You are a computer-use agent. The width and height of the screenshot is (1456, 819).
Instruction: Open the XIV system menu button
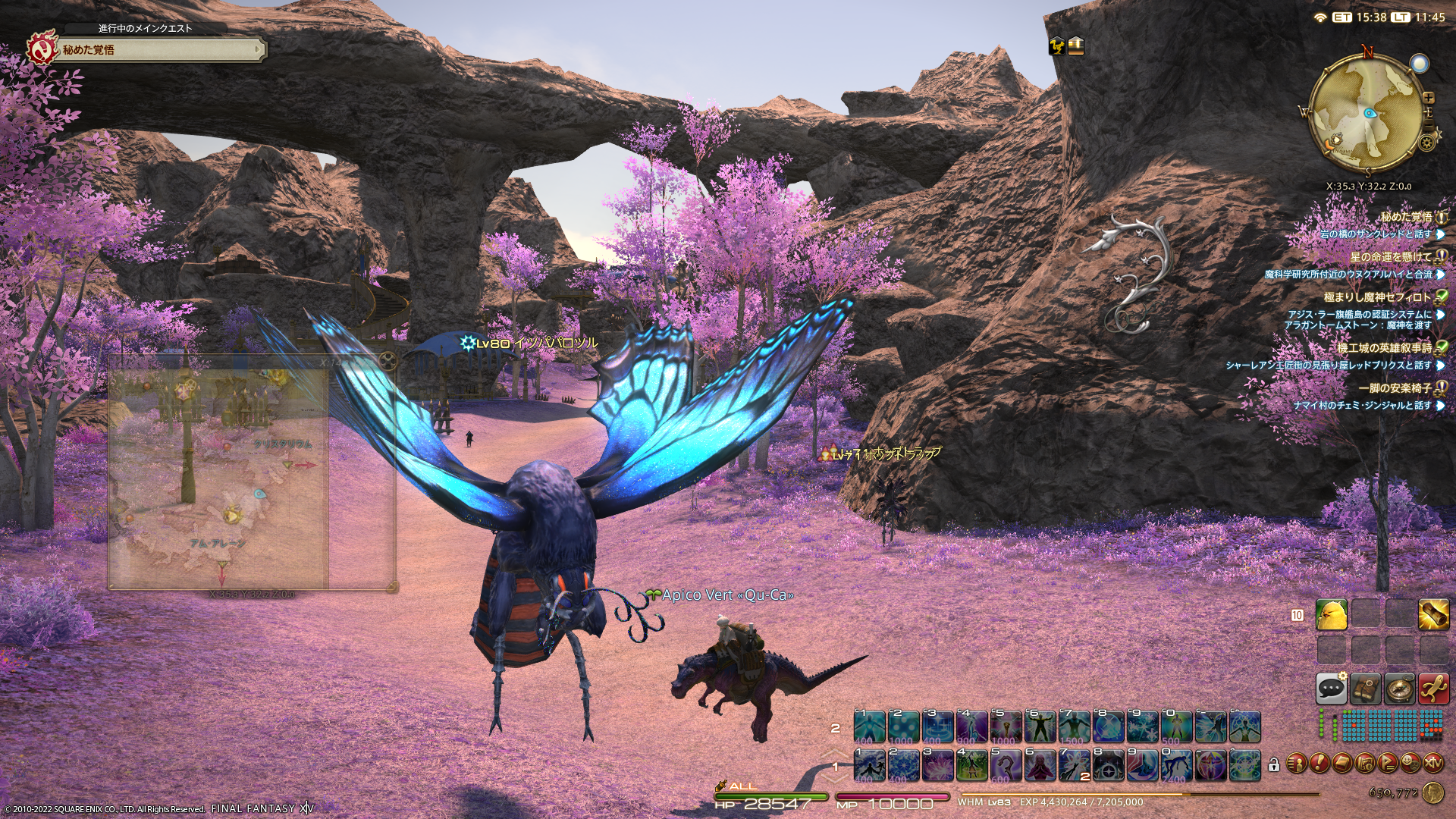1433,762
